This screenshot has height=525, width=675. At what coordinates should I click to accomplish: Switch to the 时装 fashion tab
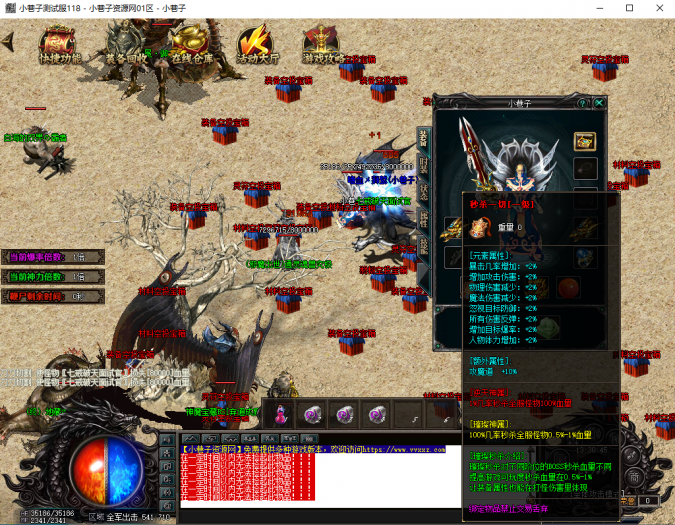[x=423, y=167]
